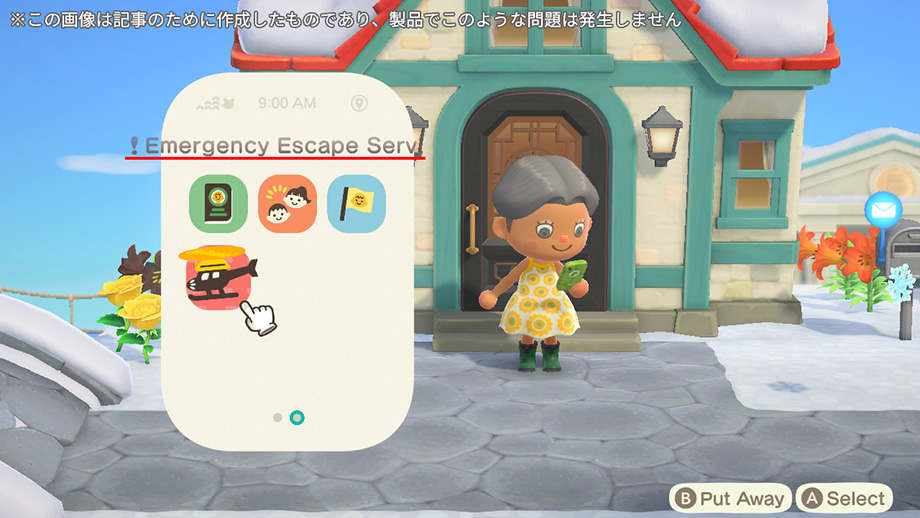Select the yellow island flag app
This screenshot has height=518, width=920.
pyautogui.click(x=356, y=203)
